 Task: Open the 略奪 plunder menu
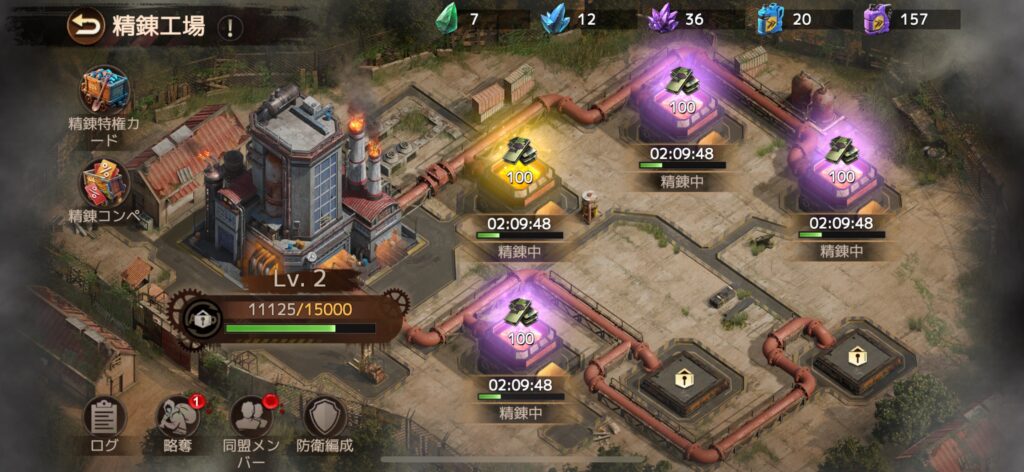pyautogui.click(x=178, y=418)
